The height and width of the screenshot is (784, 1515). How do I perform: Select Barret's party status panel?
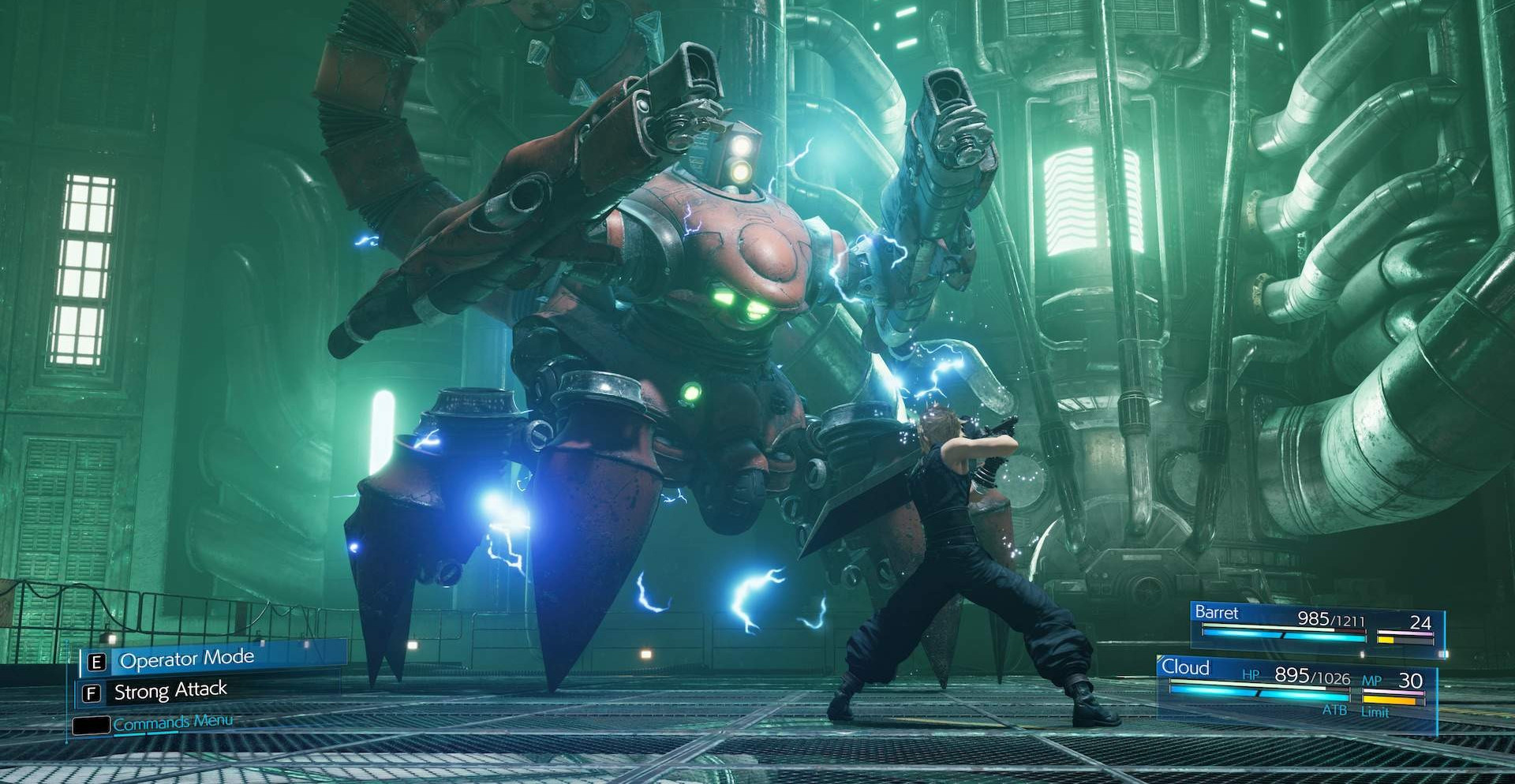click(x=1316, y=628)
